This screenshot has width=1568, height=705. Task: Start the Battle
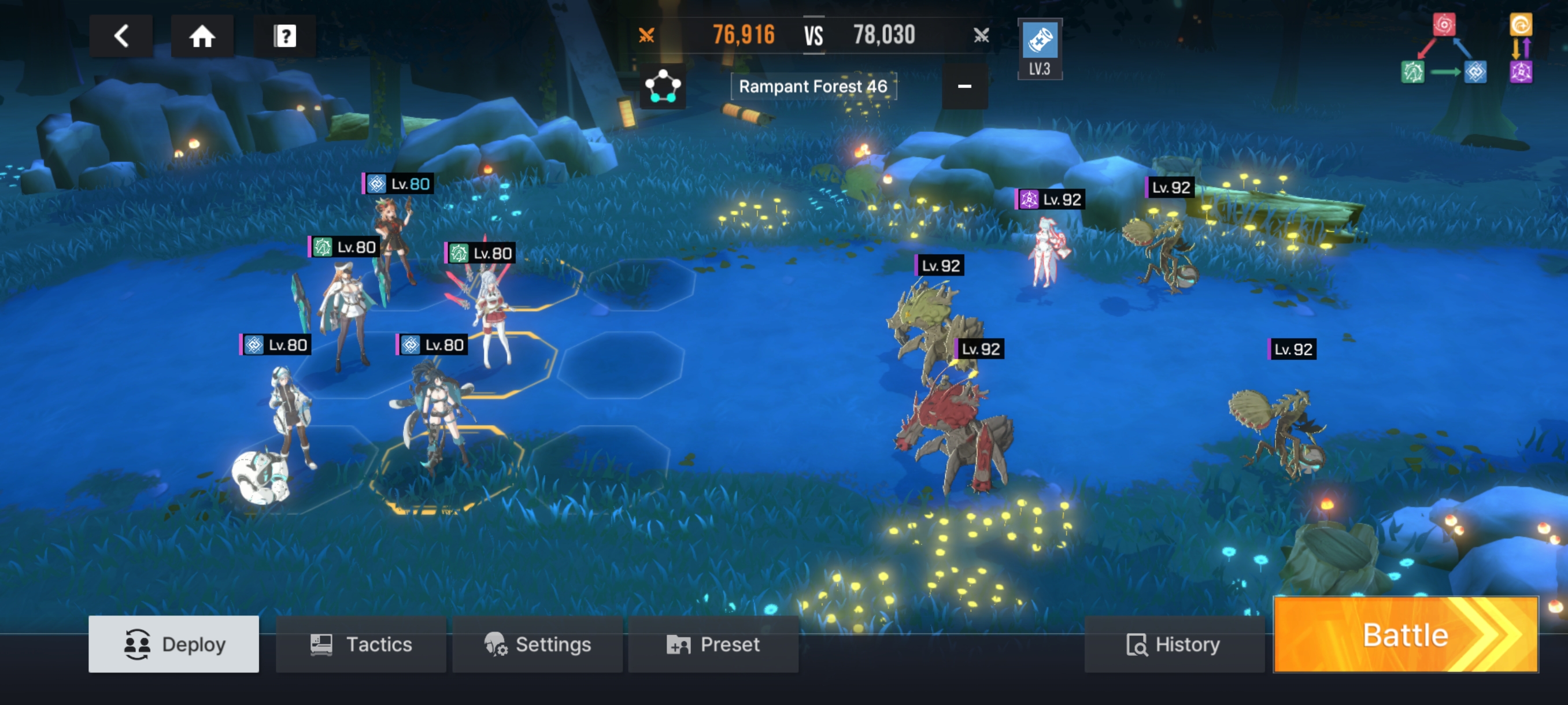[x=1405, y=634]
